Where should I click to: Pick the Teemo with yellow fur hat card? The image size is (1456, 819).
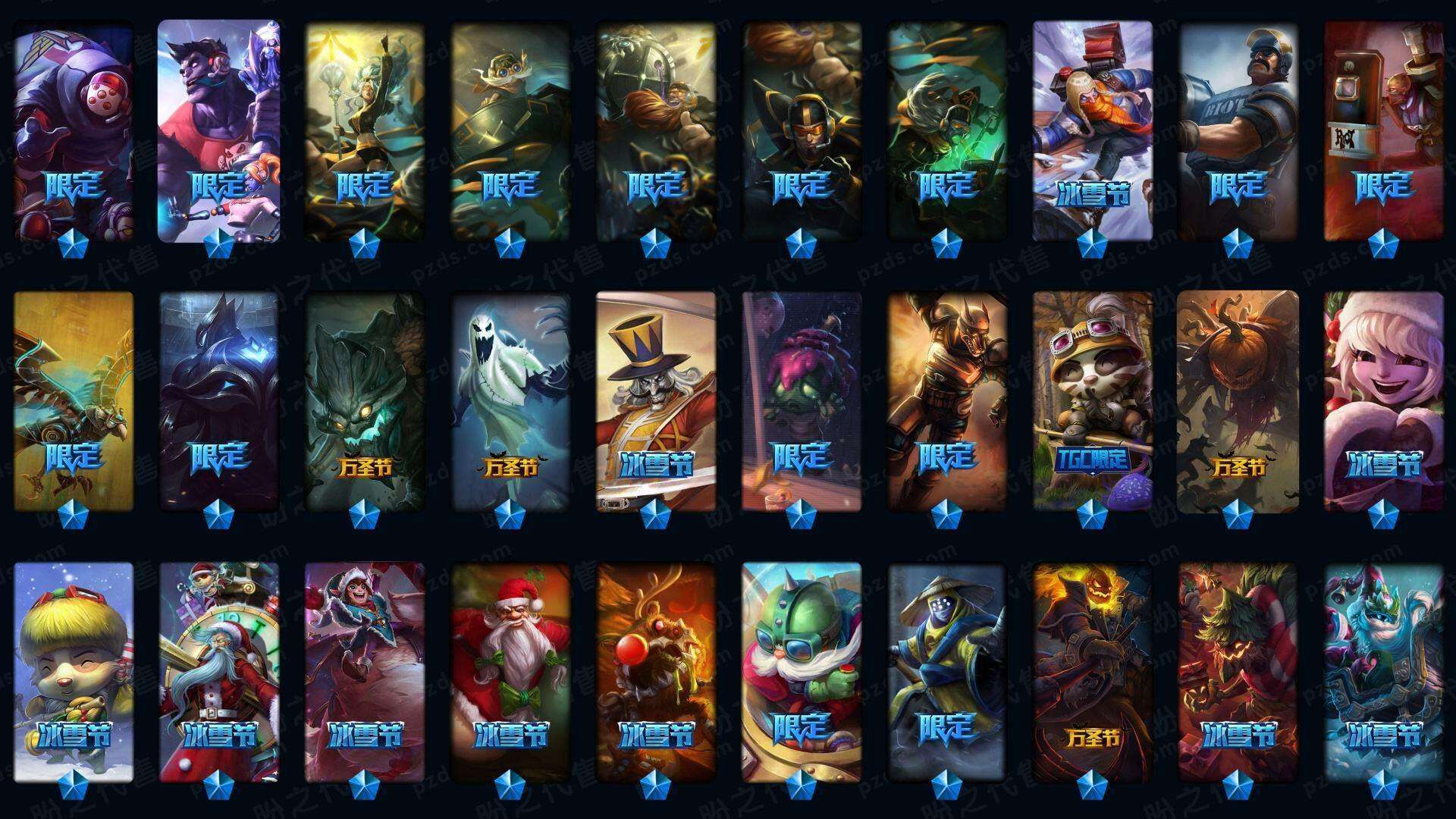pos(74,671)
